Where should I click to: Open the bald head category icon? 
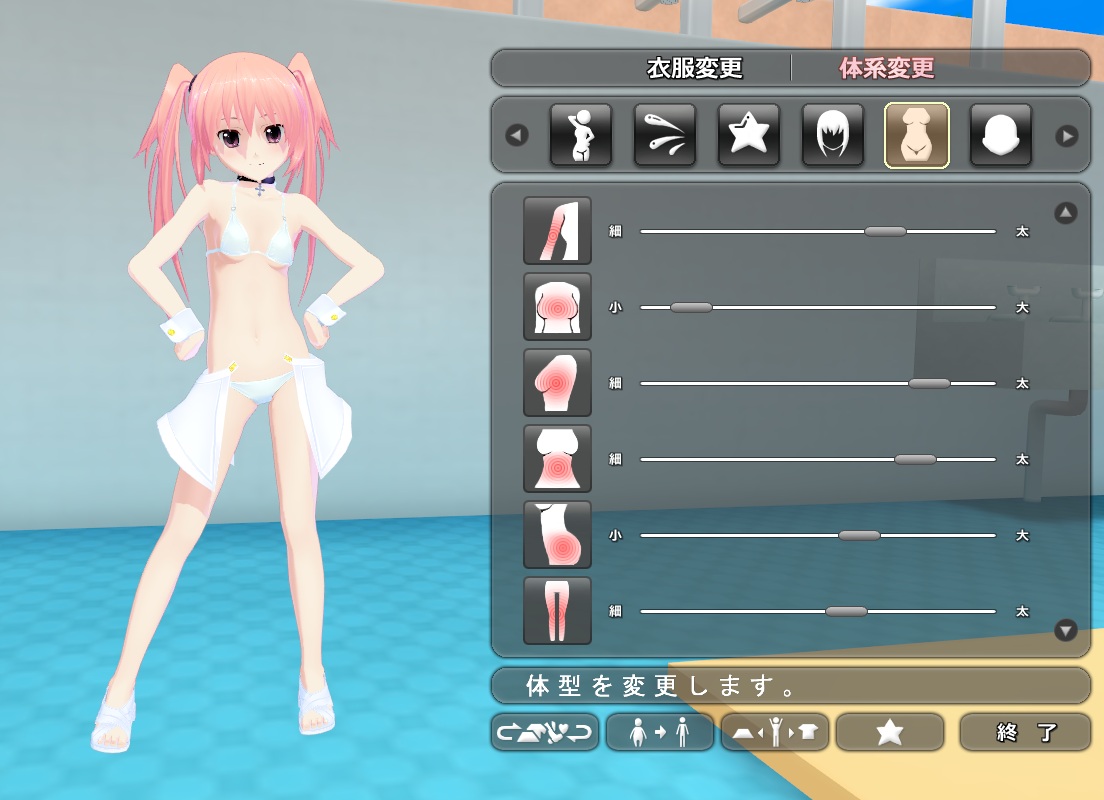pyautogui.click(x=1001, y=135)
